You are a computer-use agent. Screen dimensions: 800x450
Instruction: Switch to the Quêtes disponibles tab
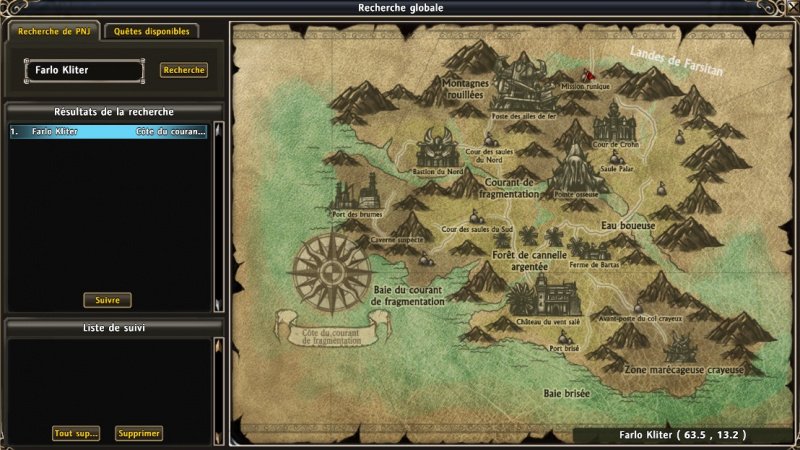pos(151,31)
